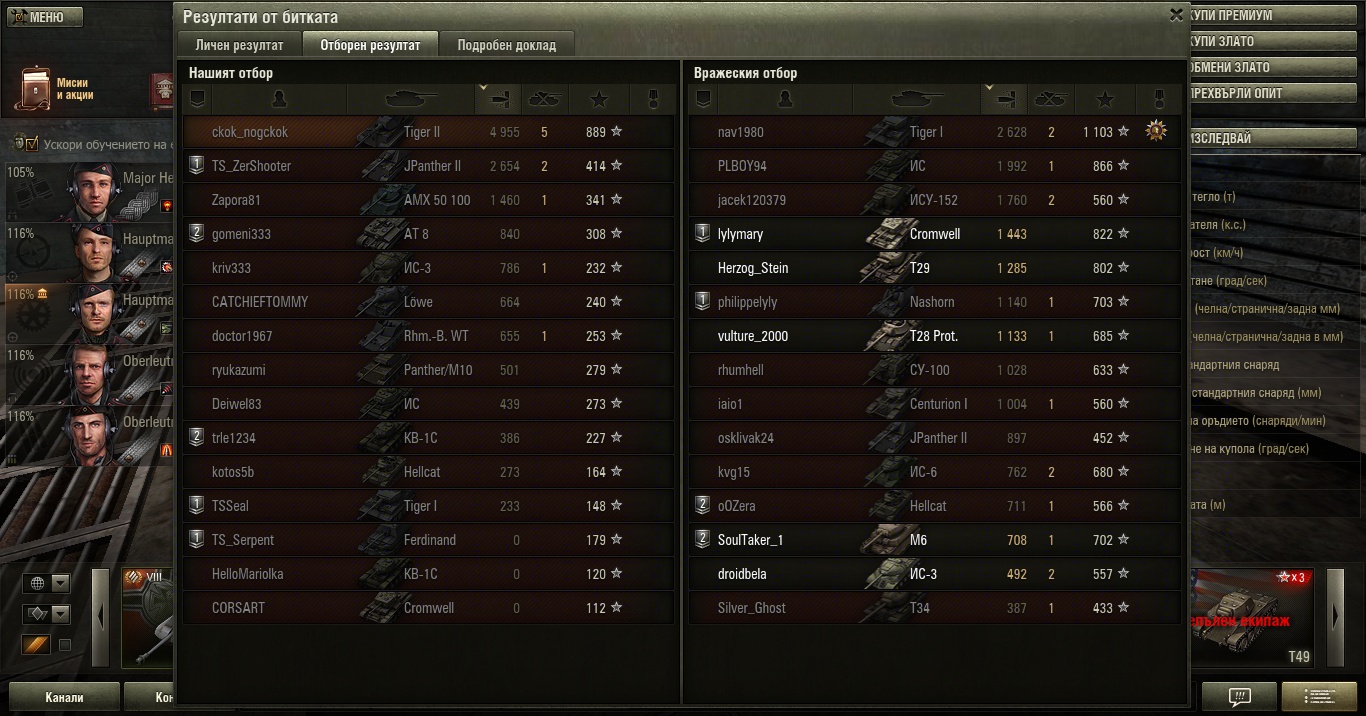1366x716 pixels.
Task: Sort enemy team by player name column
Action: coord(785,99)
